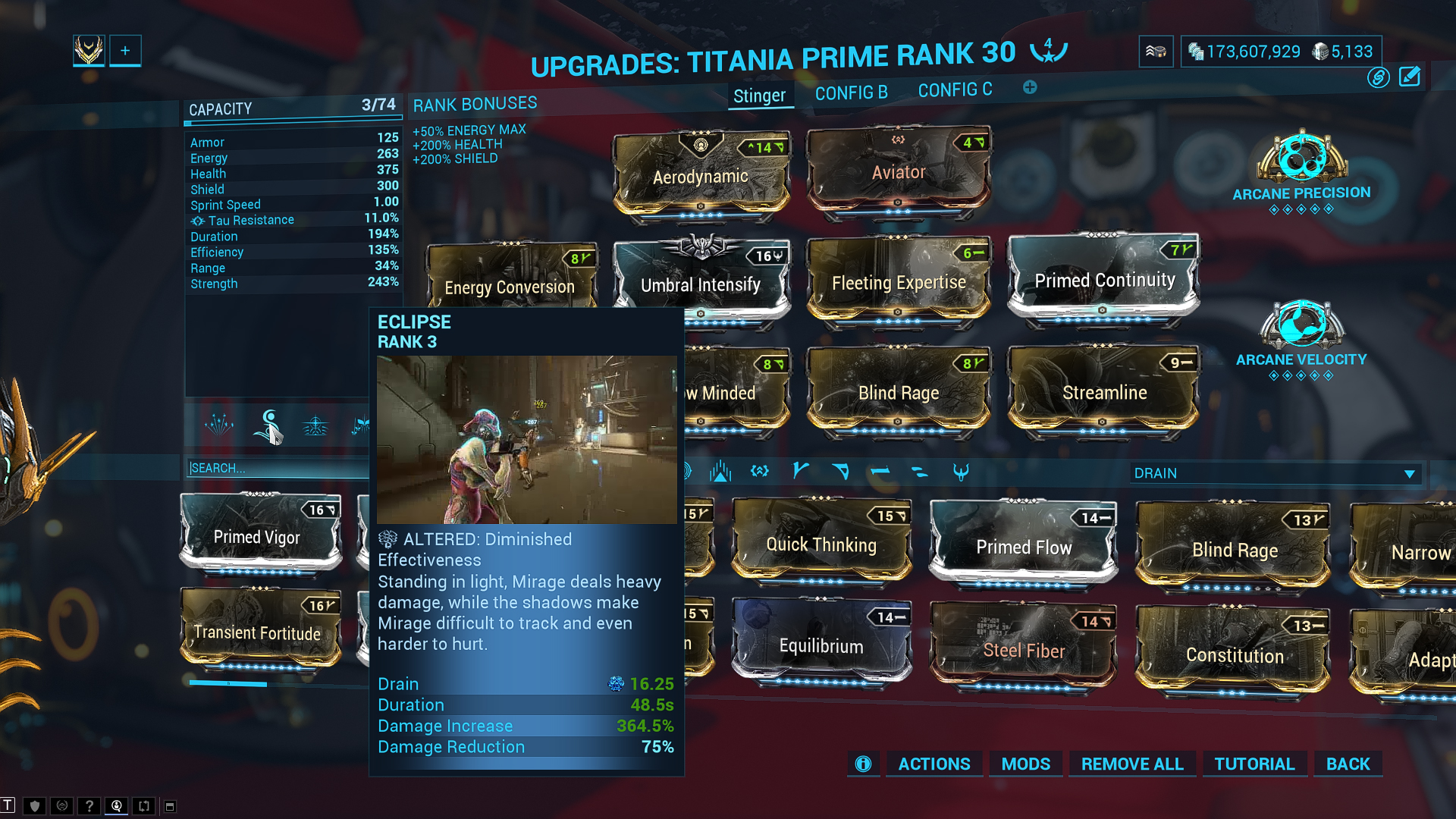
Task: Select the CONFIG C loadout tab
Action: [955, 90]
